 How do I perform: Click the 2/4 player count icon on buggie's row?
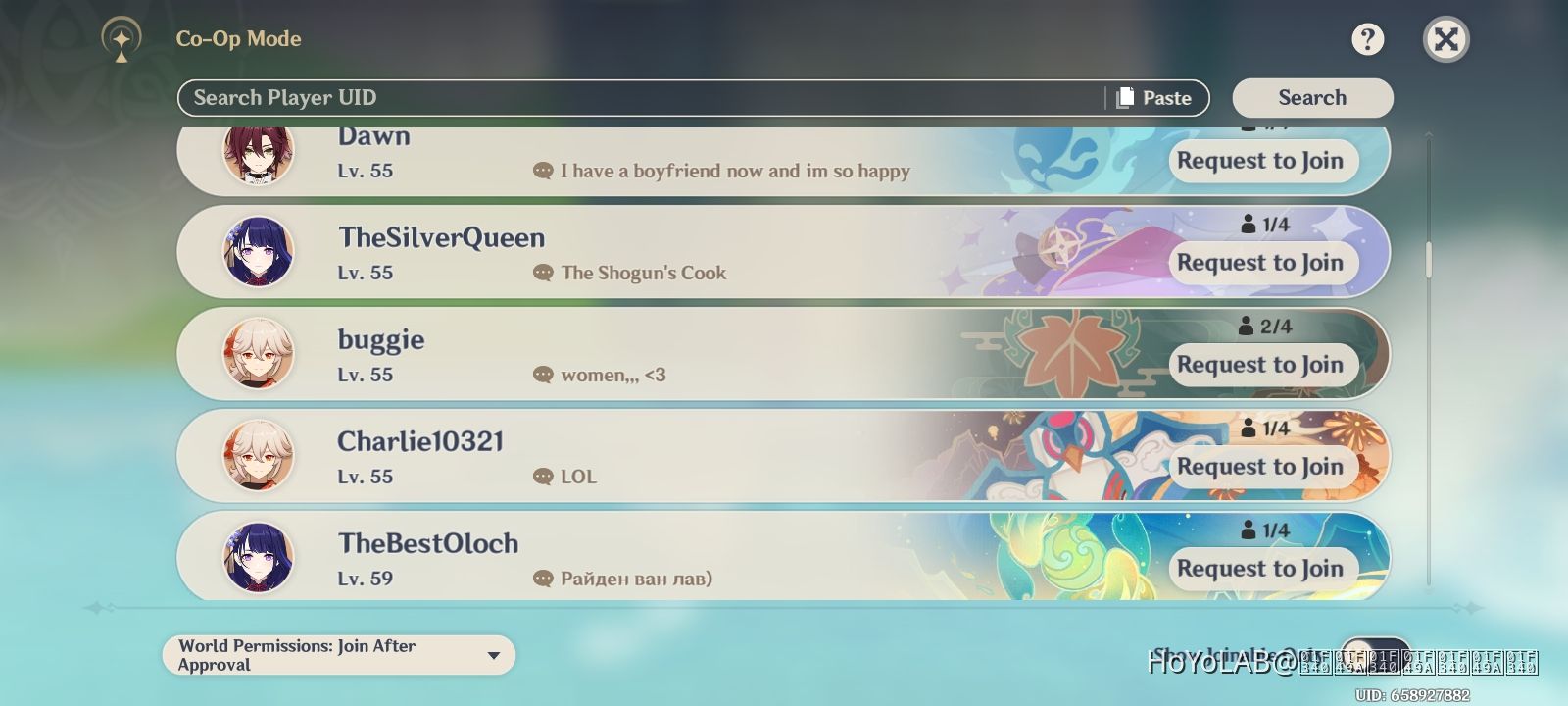(x=1246, y=326)
